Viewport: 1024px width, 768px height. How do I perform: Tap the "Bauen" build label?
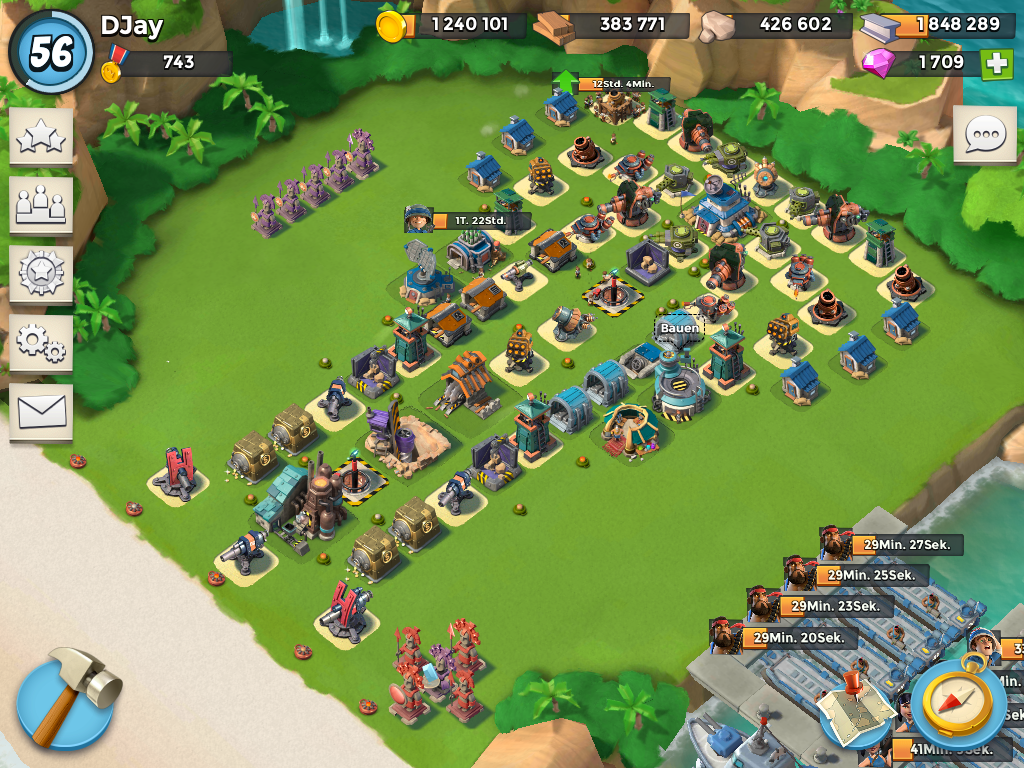point(680,328)
